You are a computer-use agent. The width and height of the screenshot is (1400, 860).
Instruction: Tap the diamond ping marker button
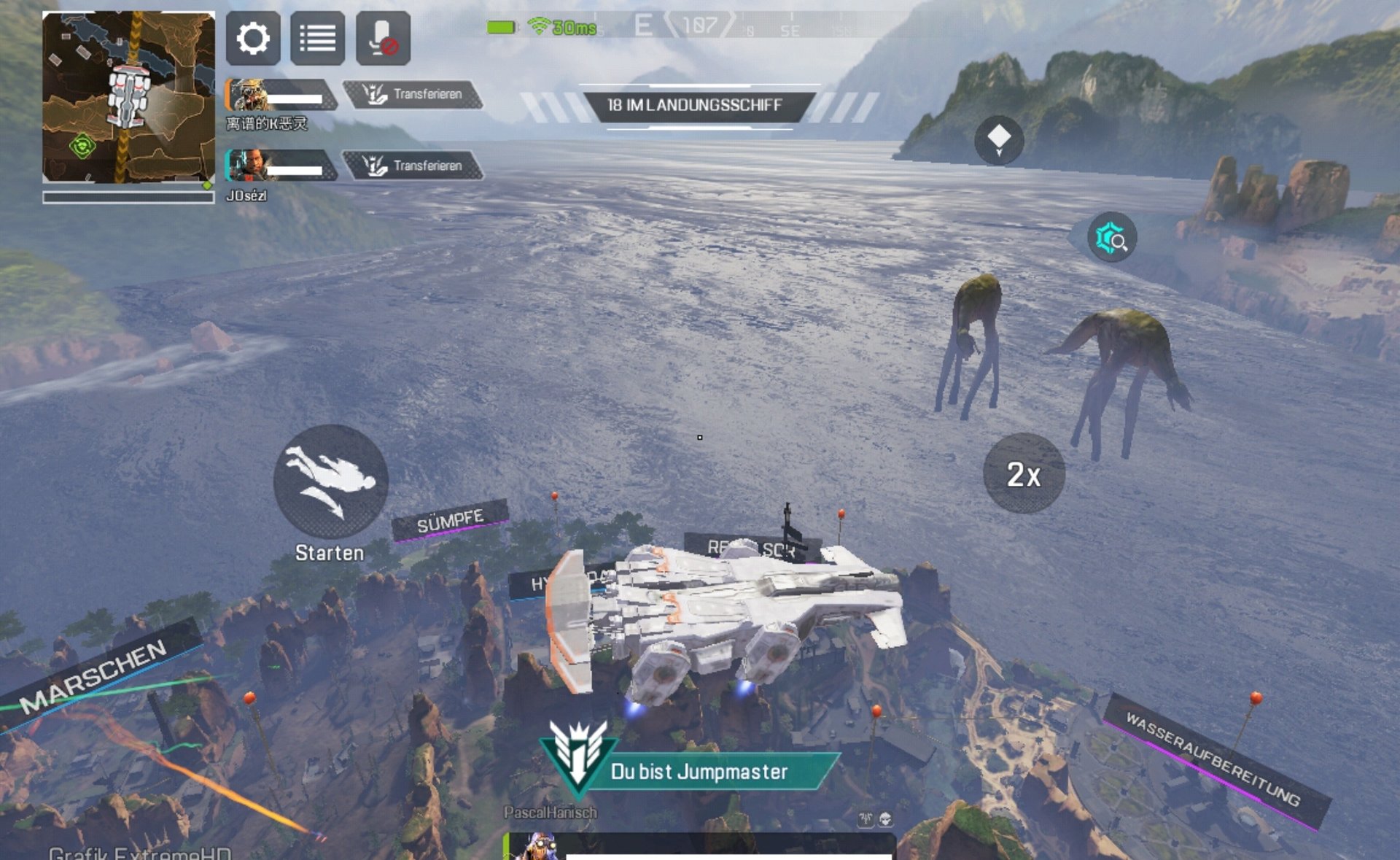[998, 139]
